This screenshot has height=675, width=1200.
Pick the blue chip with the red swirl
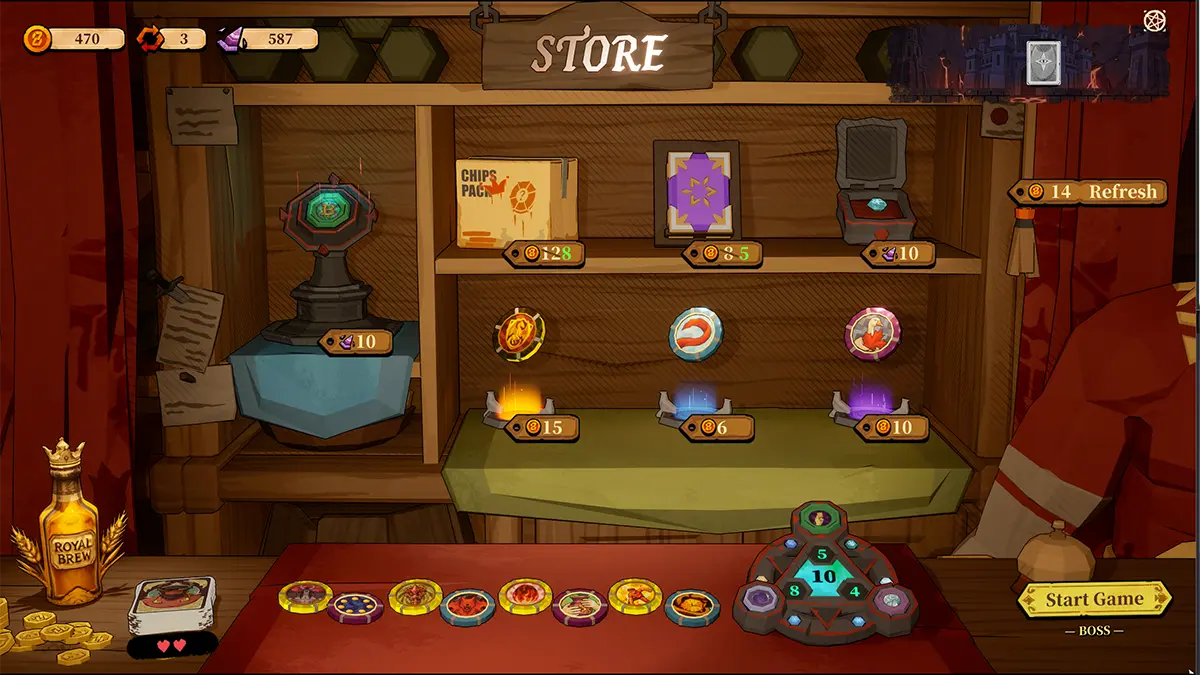pyautogui.click(x=695, y=334)
